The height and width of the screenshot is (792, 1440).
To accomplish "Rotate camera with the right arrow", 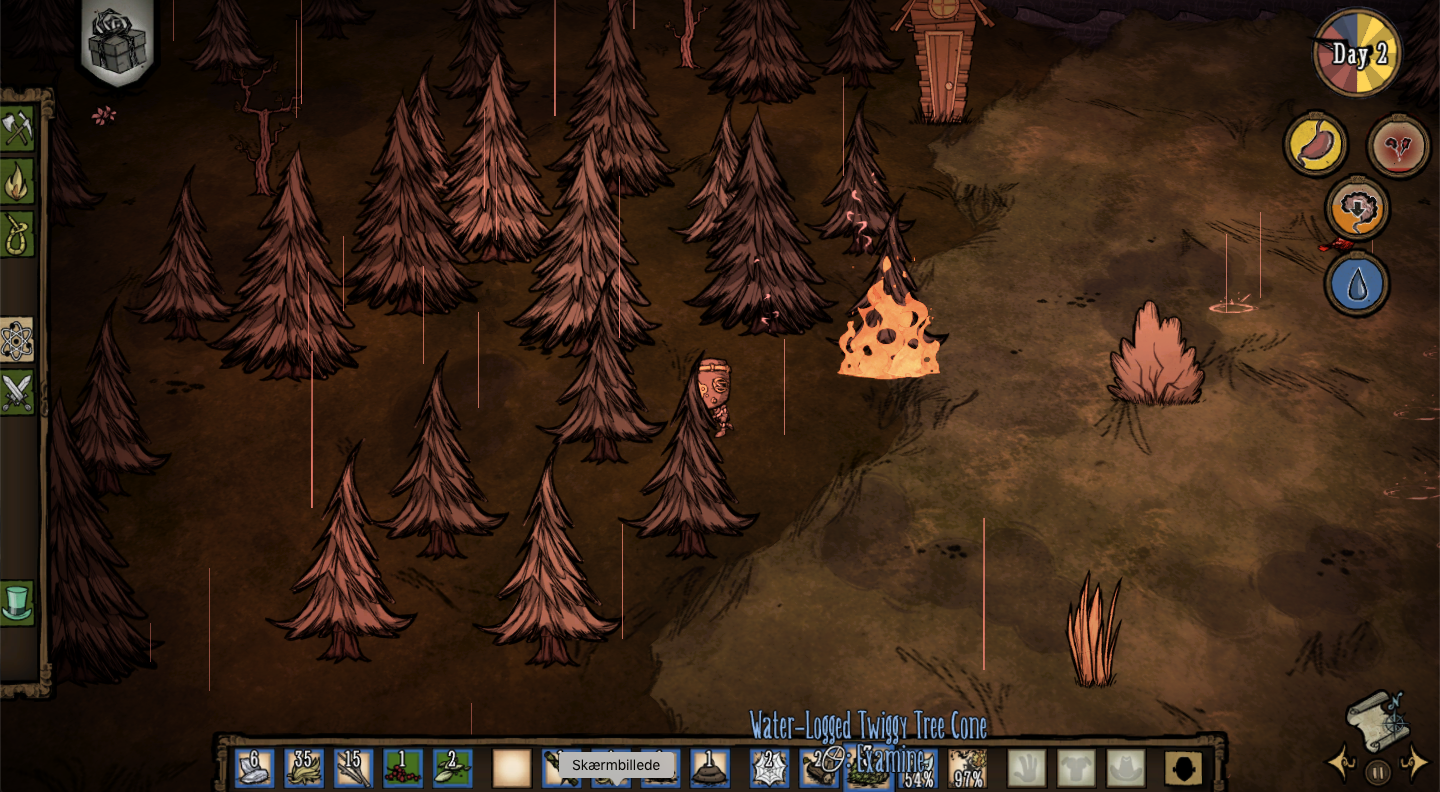I will pyautogui.click(x=1415, y=764).
